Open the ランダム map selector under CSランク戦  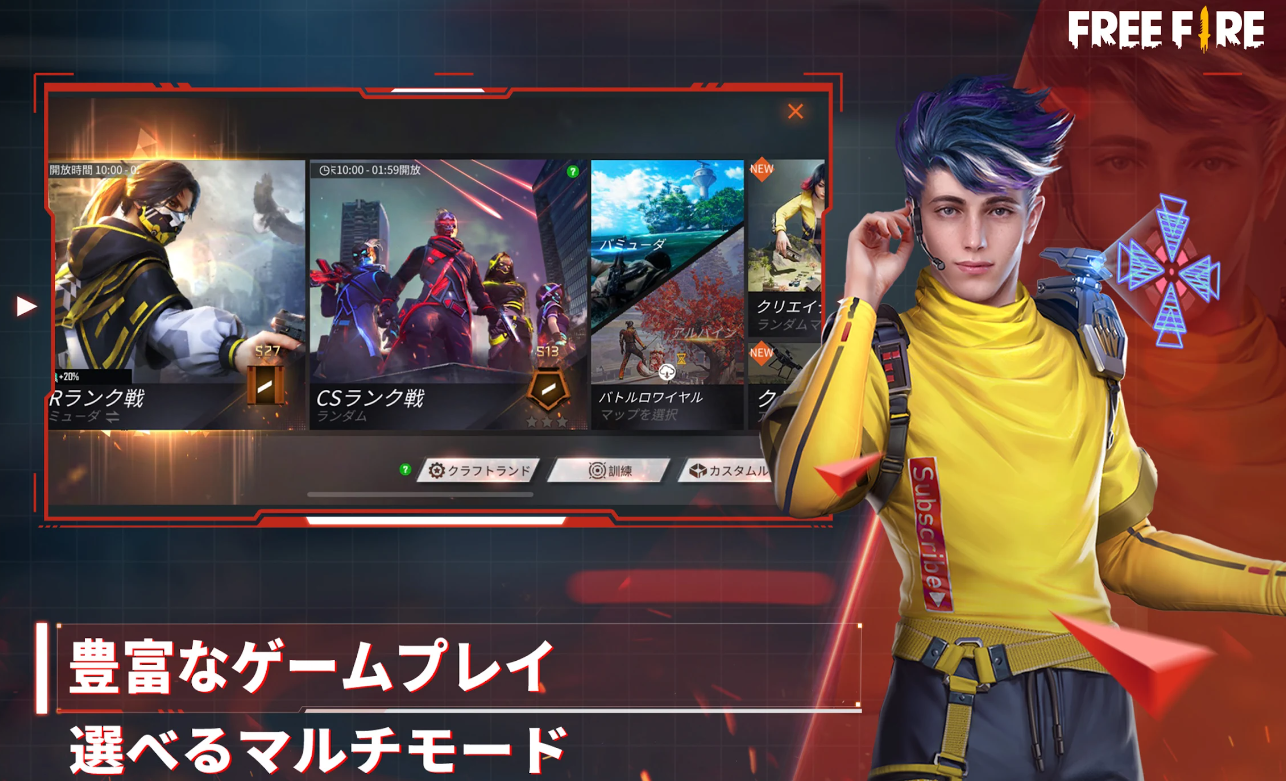click(x=340, y=418)
